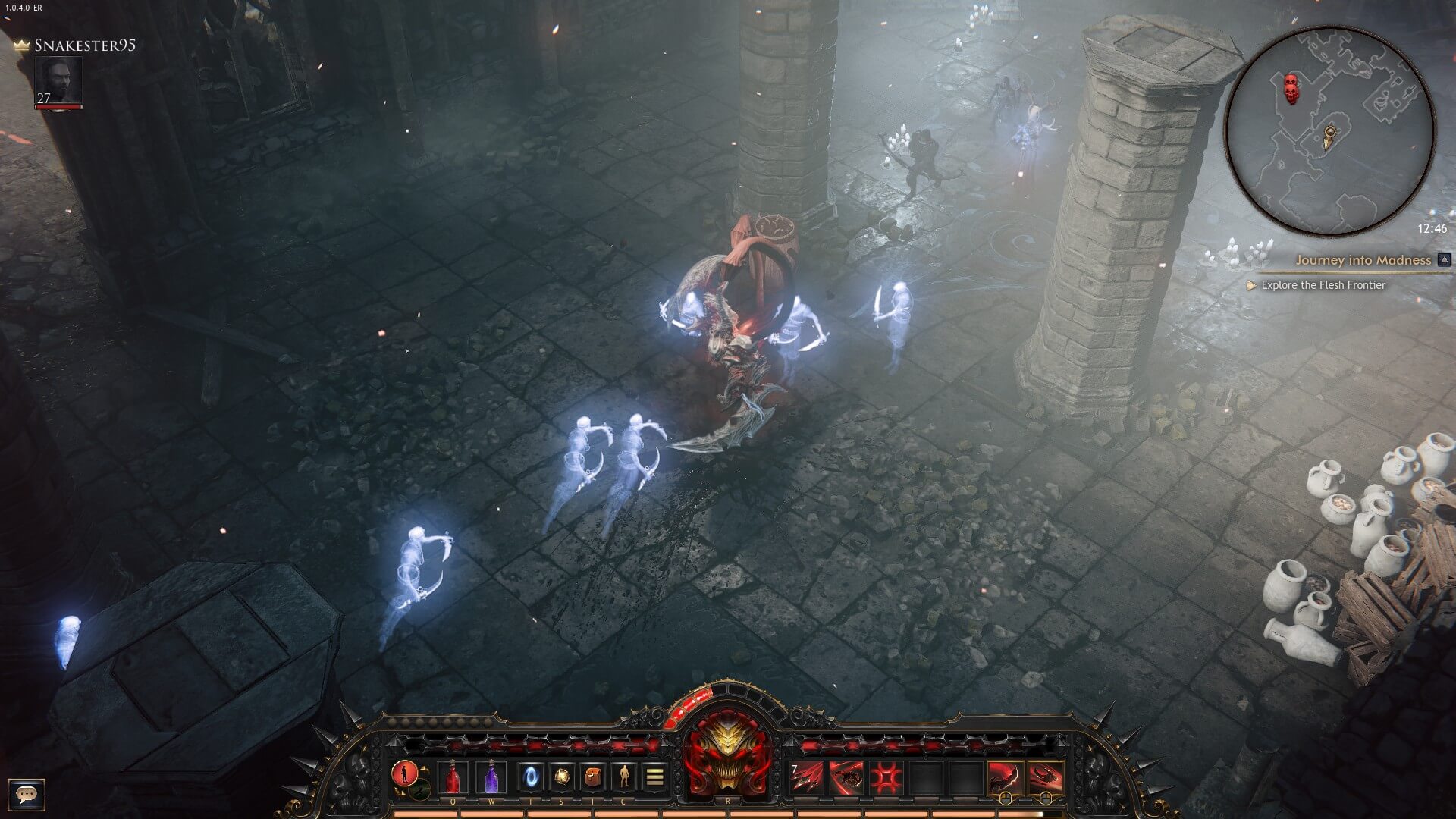Open the main menu three-bar icon
The width and height of the screenshot is (1456, 819).
[x=654, y=777]
